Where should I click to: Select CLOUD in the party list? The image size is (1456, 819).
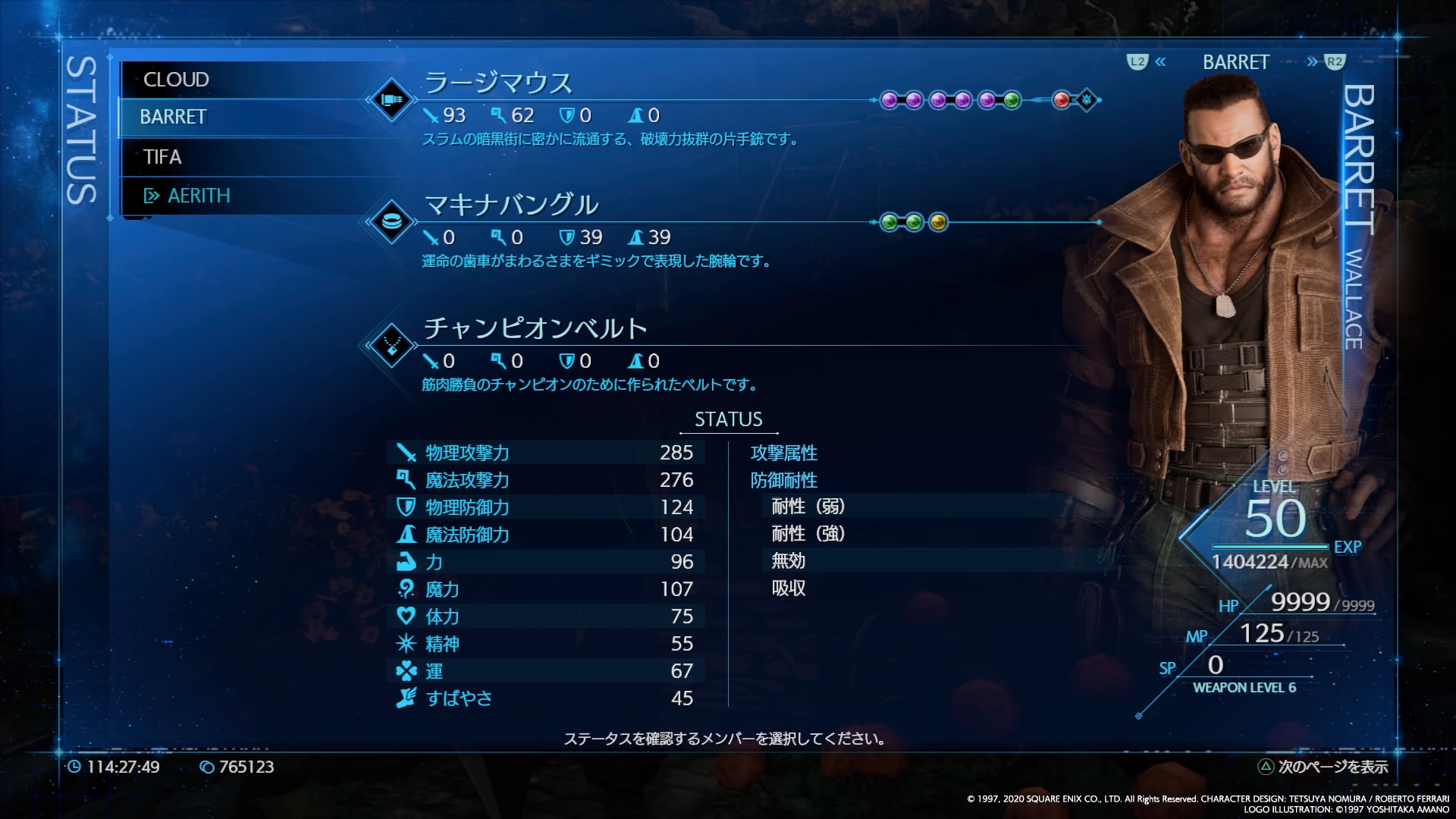[x=176, y=80]
